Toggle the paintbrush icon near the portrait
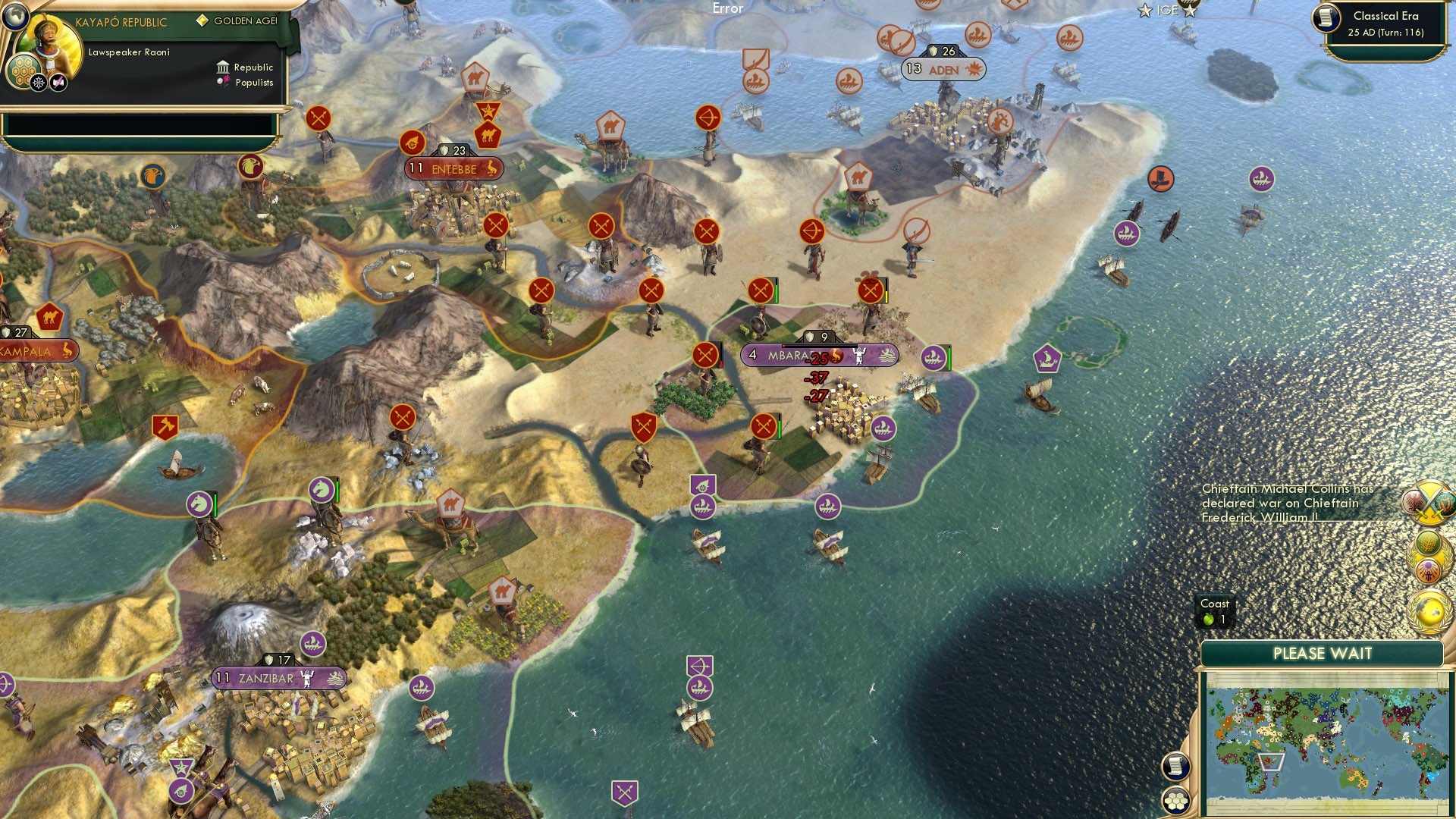1456x819 pixels. pos(58,81)
